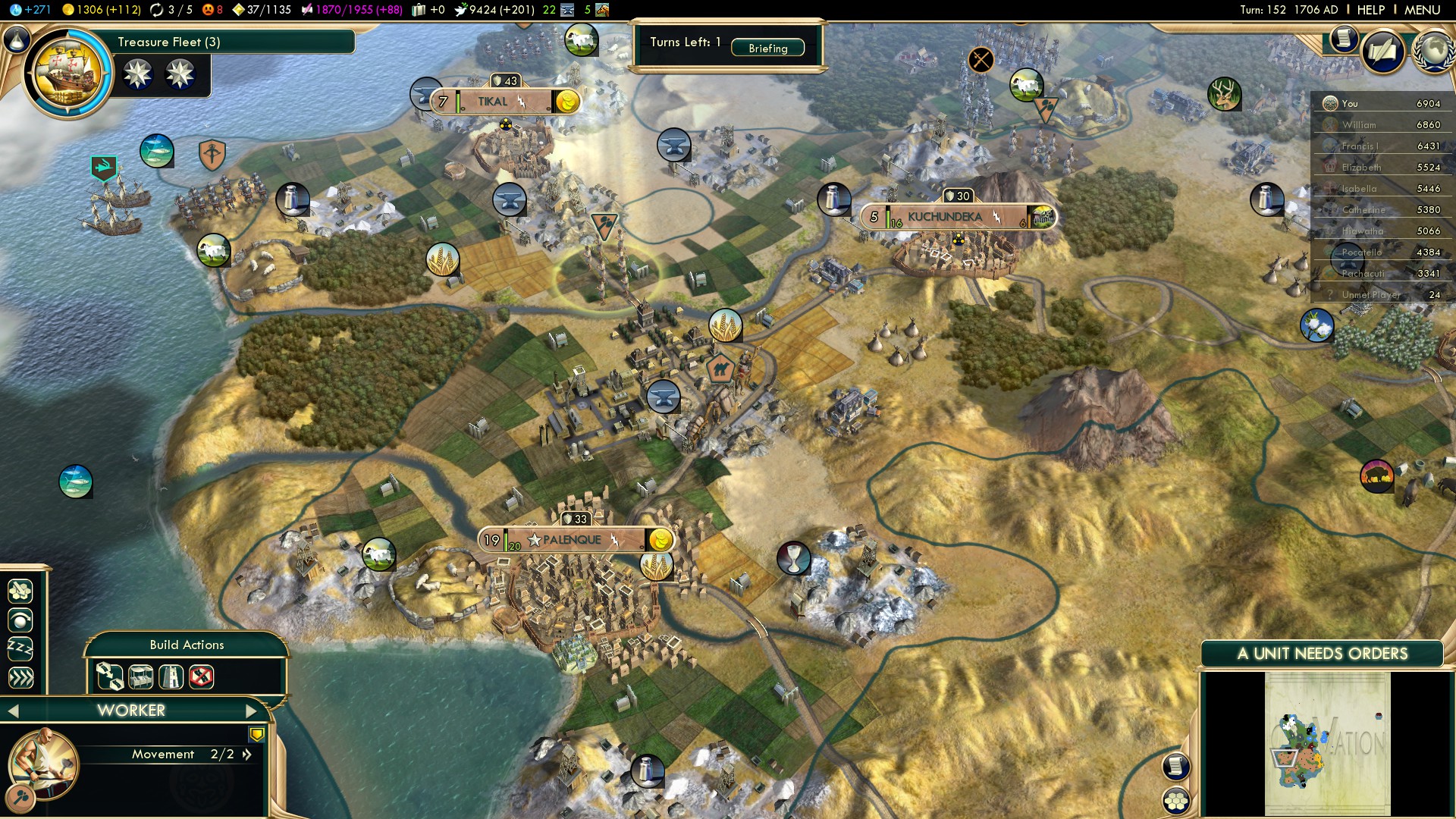The height and width of the screenshot is (819, 1456).
Task: Activate the triple-chevron skip turn command
Action: (20, 677)
